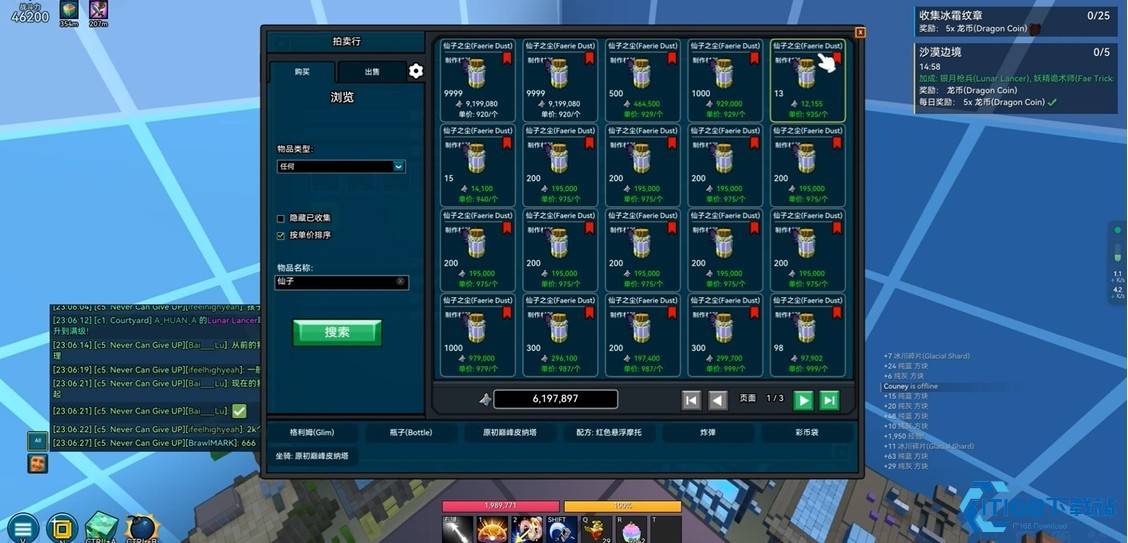Image resolution: width=1128 pixels, height=543 pixels.
Task: Jump to the first listings page
Action: click(x=691, y=400)
